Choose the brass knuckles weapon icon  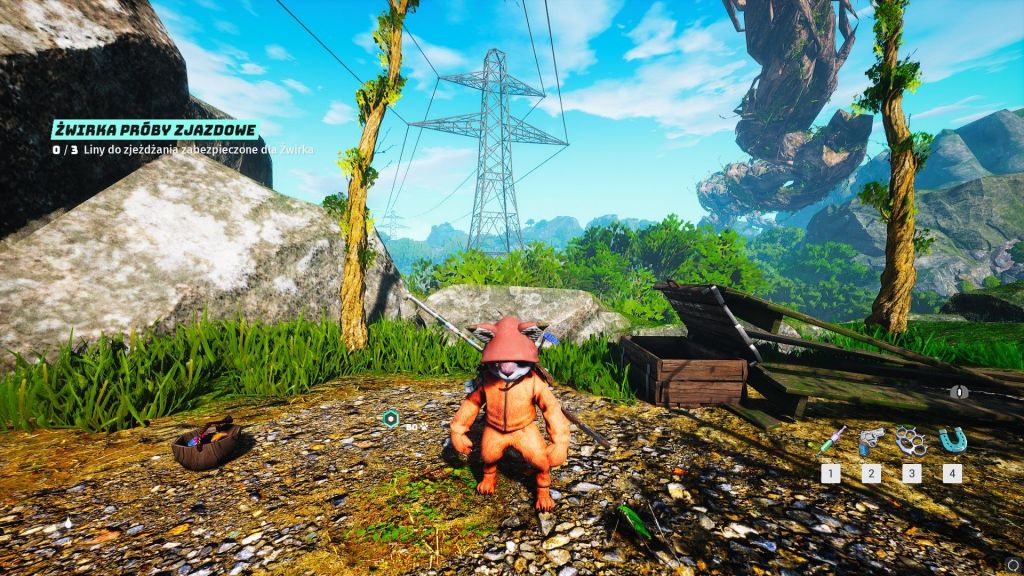coord(911,440)
